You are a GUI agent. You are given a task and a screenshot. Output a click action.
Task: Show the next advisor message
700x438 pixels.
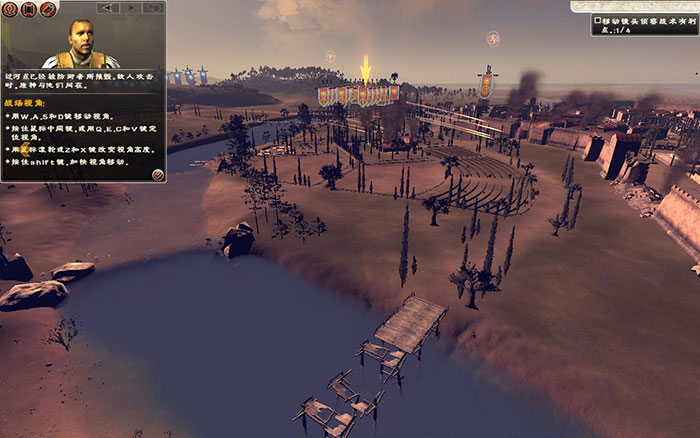[x=131, y=8]
